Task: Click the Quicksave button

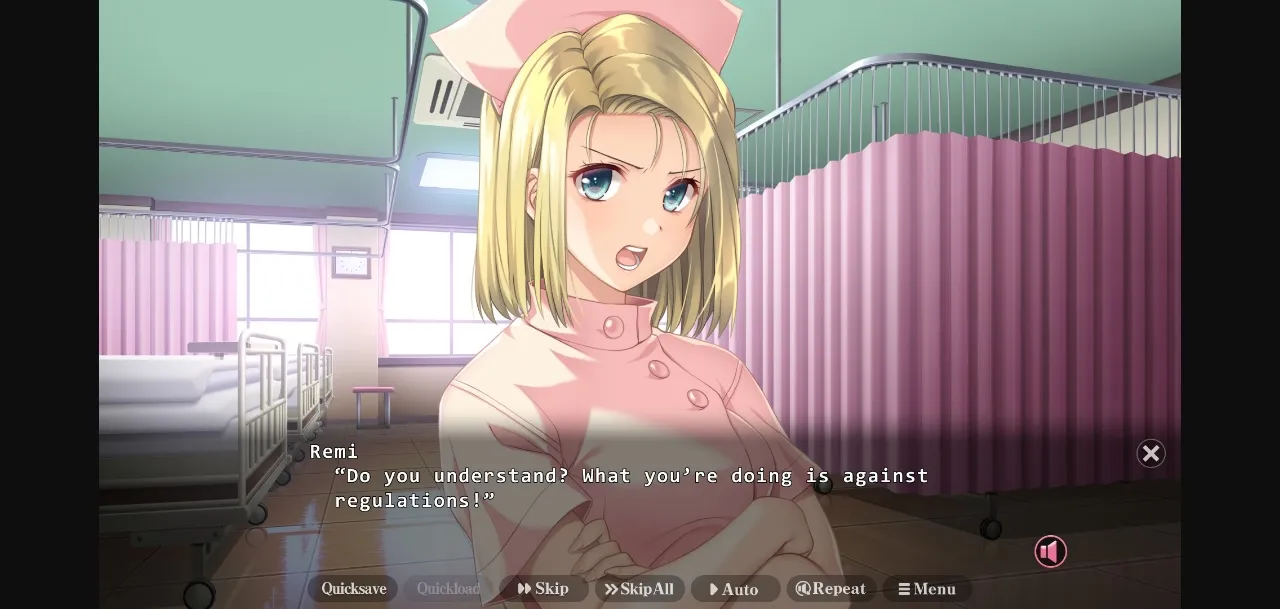Action: pos(353,589)
